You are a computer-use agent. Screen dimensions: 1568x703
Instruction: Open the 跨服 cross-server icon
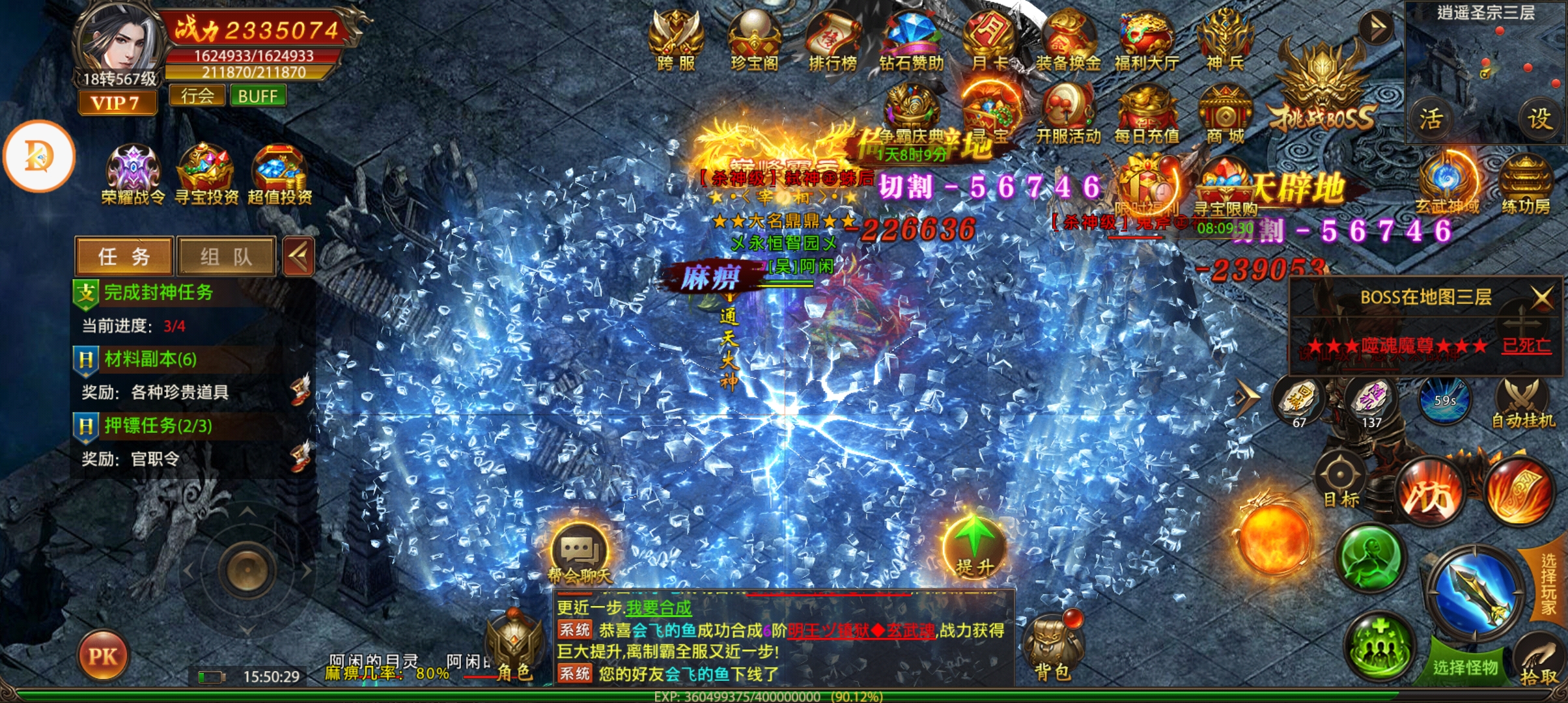tap(676, 38)
